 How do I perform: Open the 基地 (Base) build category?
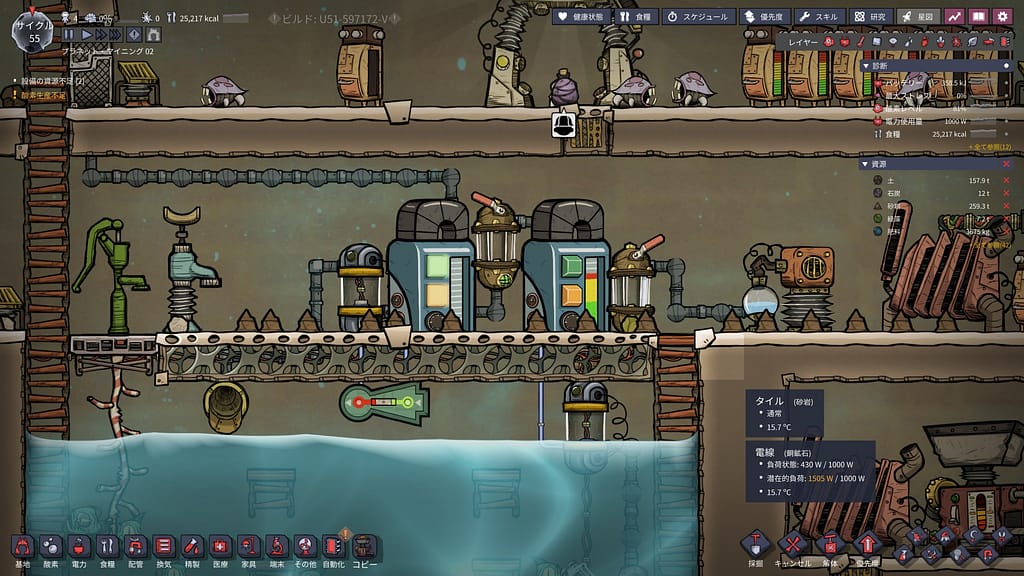click(23, 547)
